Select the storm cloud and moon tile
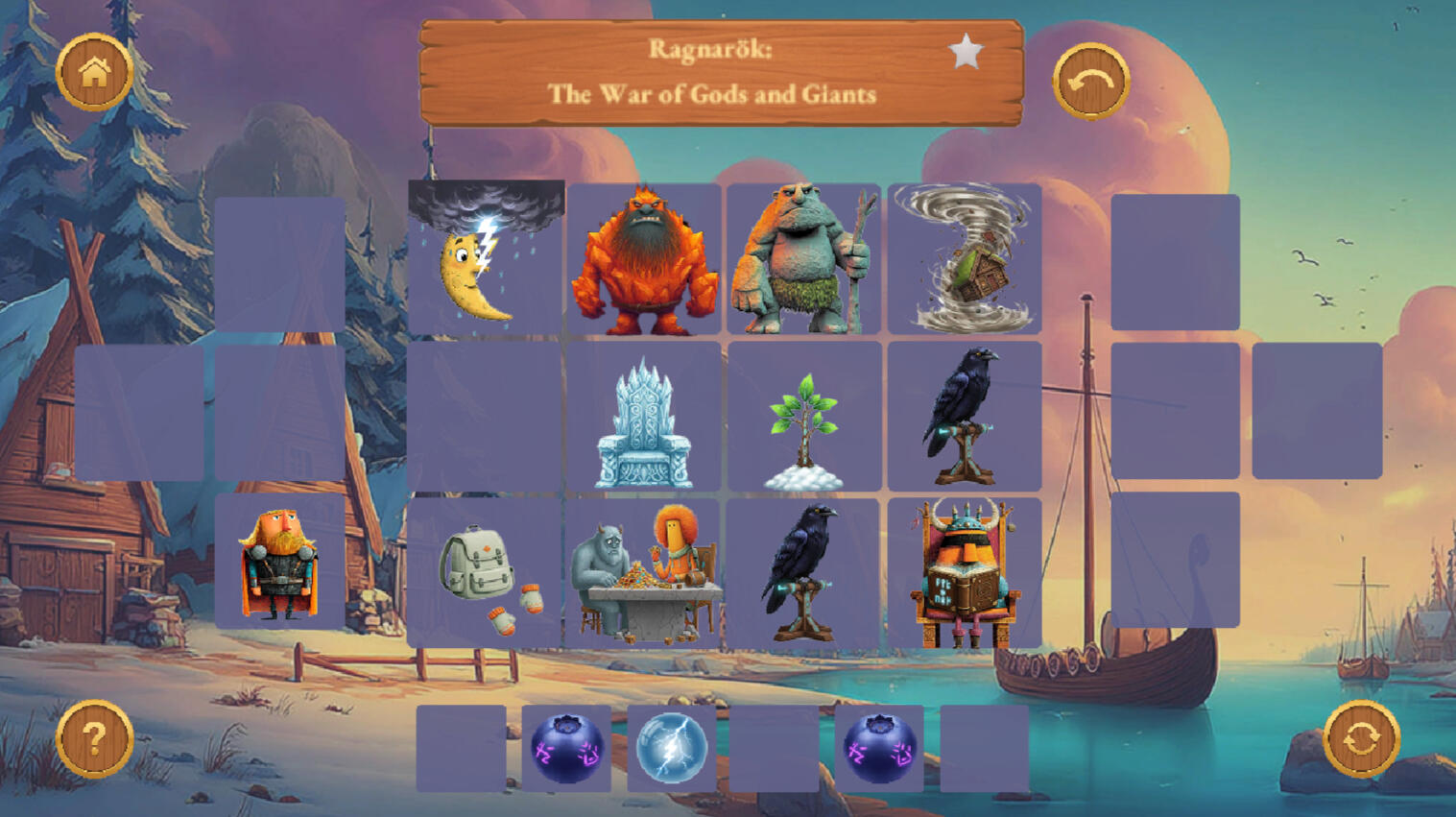Viewport: 1456px width, 817px height. pos(486,258)
